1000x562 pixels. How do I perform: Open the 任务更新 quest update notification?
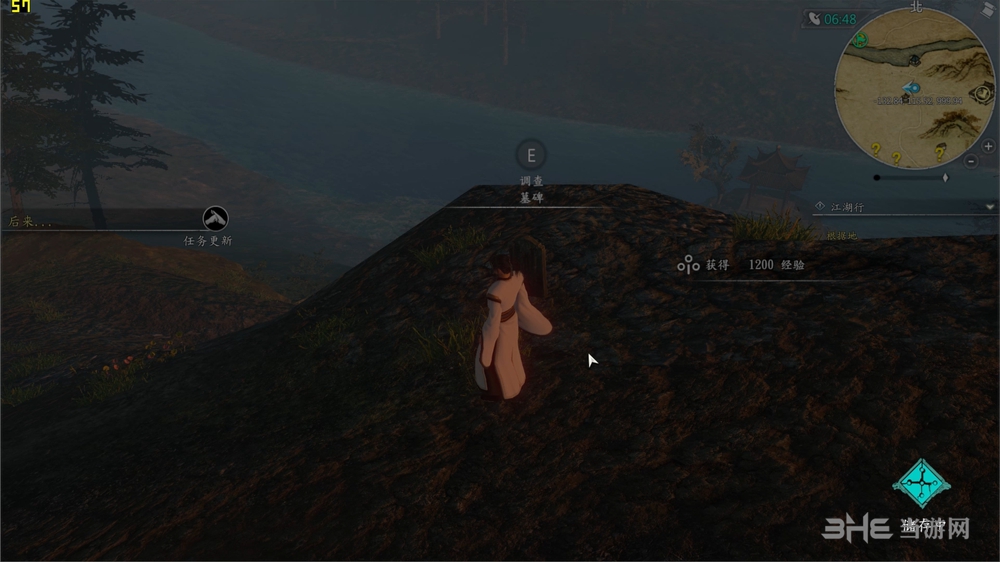point(215,218)
